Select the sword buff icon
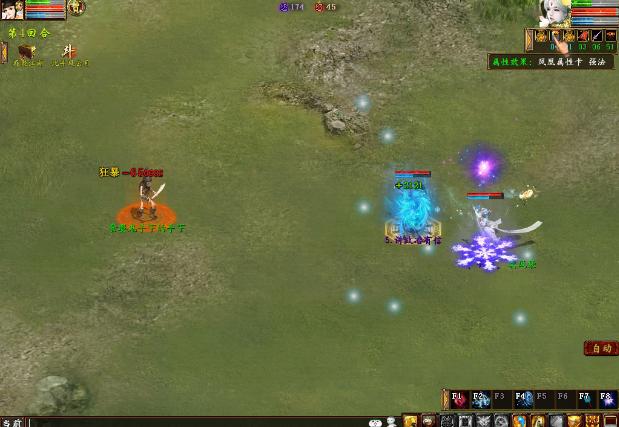 [597, 37]
